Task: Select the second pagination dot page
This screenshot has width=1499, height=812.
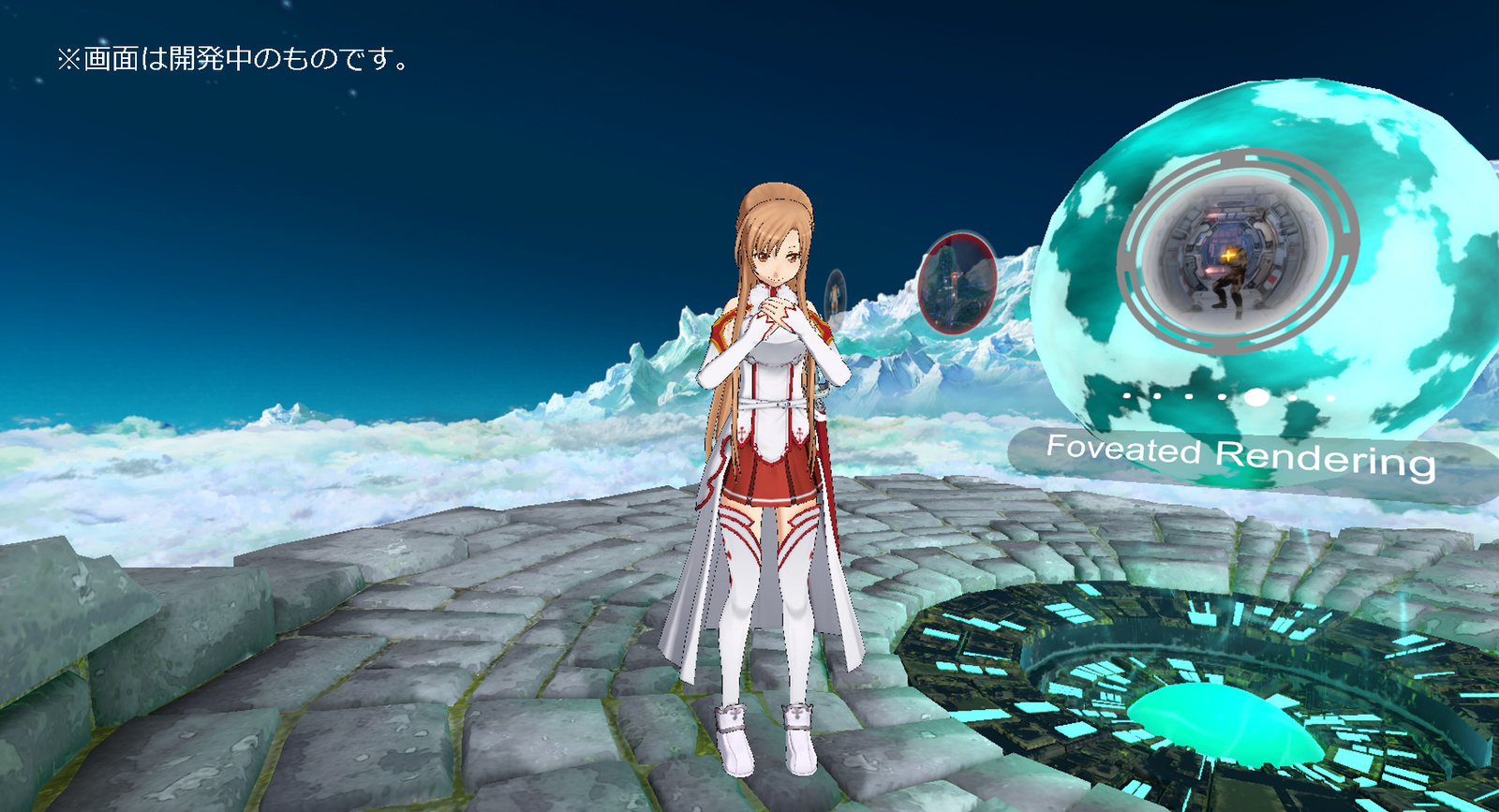Action: (x=1157, y=395)
